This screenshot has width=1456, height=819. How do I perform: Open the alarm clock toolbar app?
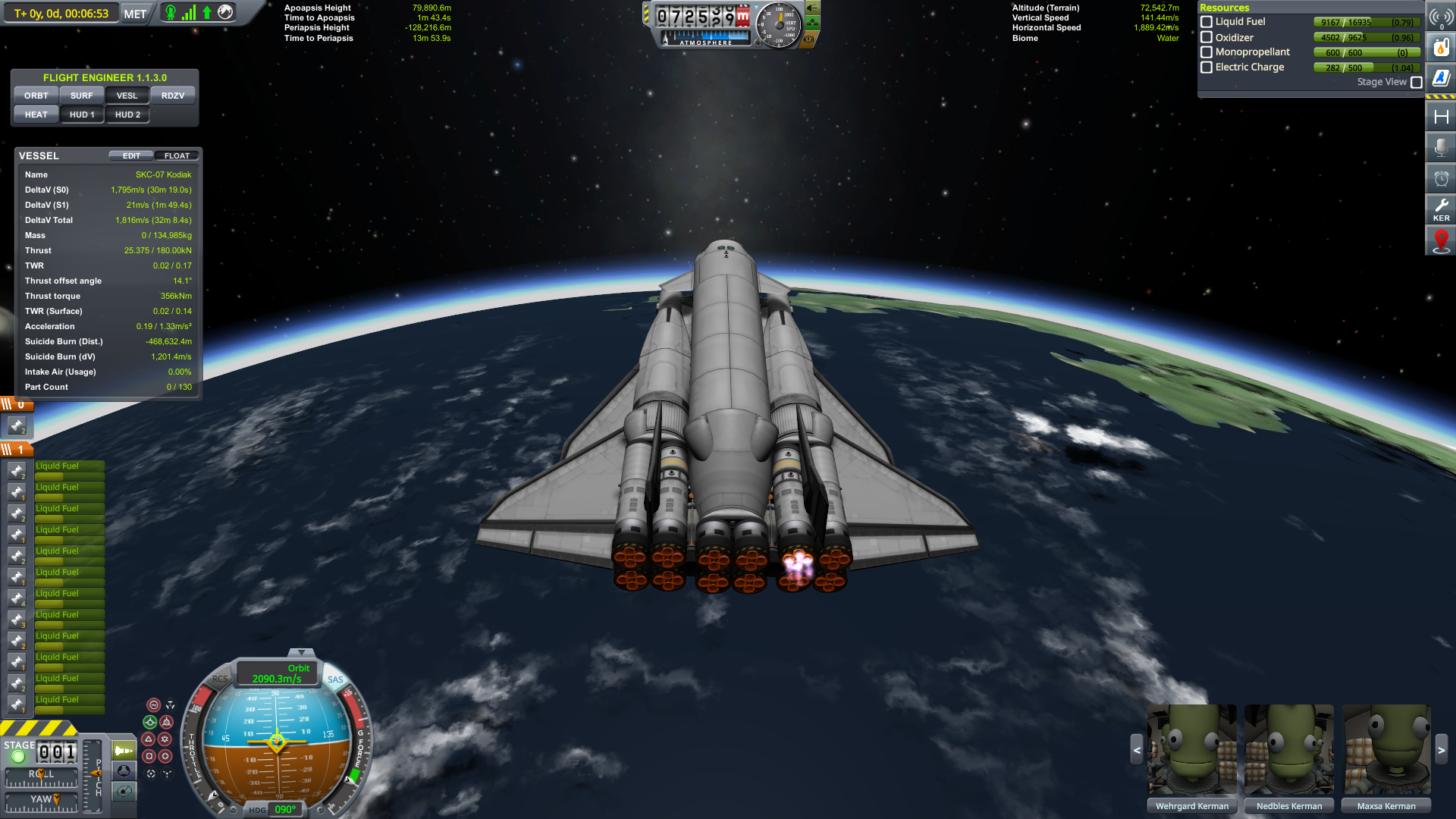[x=1441, y=178]
